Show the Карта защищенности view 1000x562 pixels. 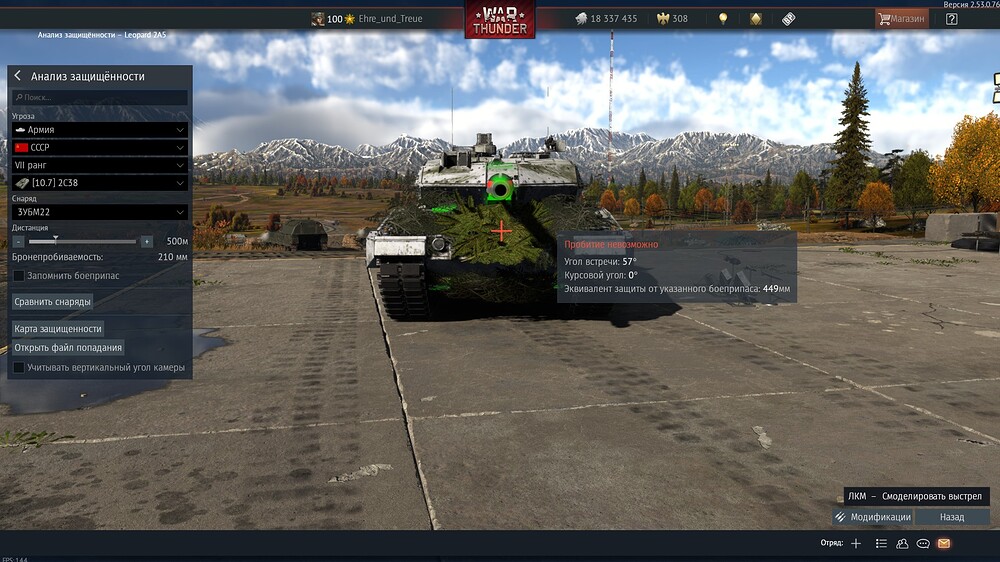[58, 328]
